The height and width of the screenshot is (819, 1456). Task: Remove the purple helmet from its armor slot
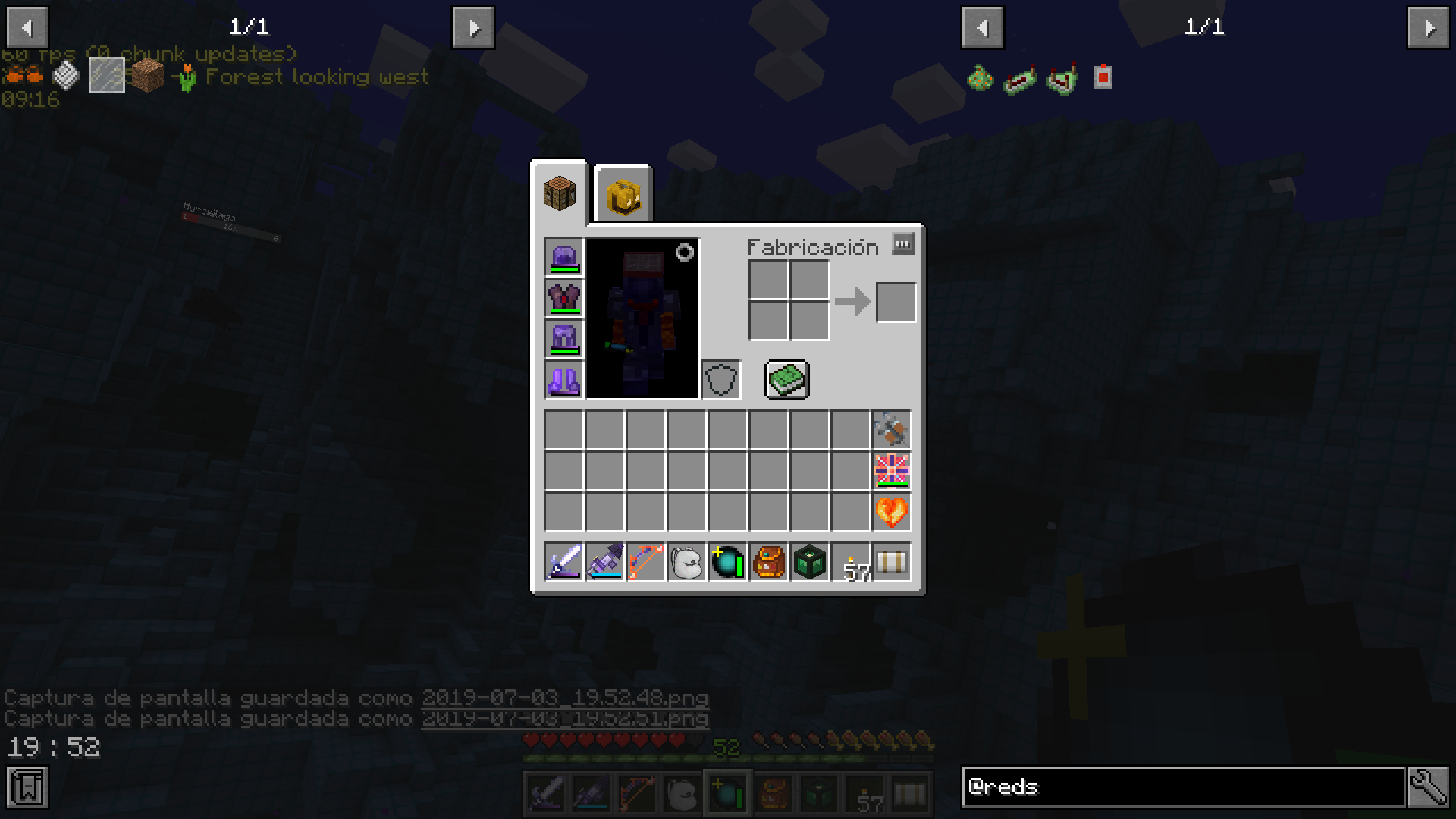tap(562, 259)
